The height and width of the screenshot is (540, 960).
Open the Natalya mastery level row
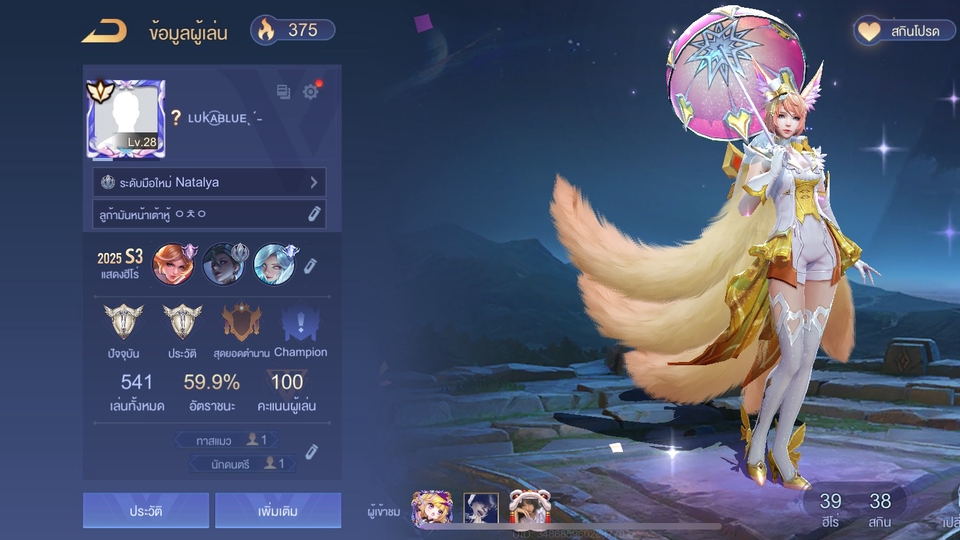point(211,183)
